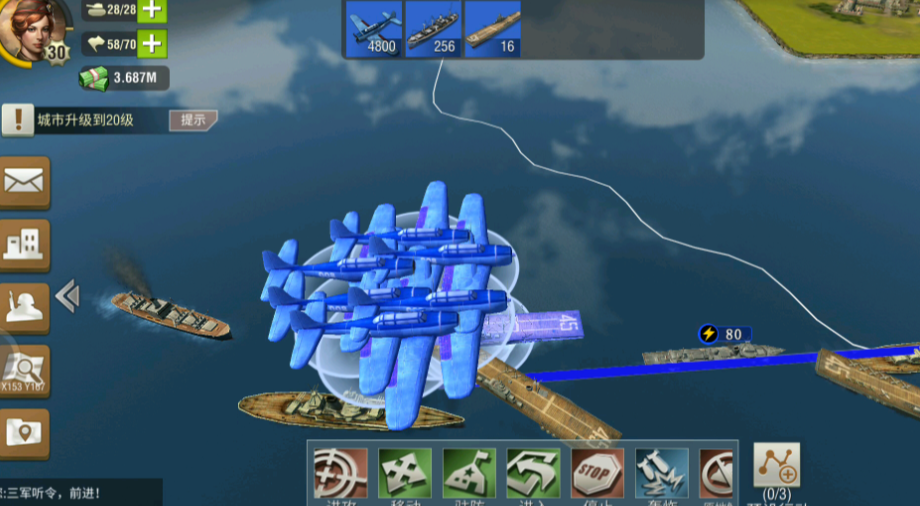Open the saved map locations folder
The height and width of the screenshot is (506, 920).
point(24,433)
